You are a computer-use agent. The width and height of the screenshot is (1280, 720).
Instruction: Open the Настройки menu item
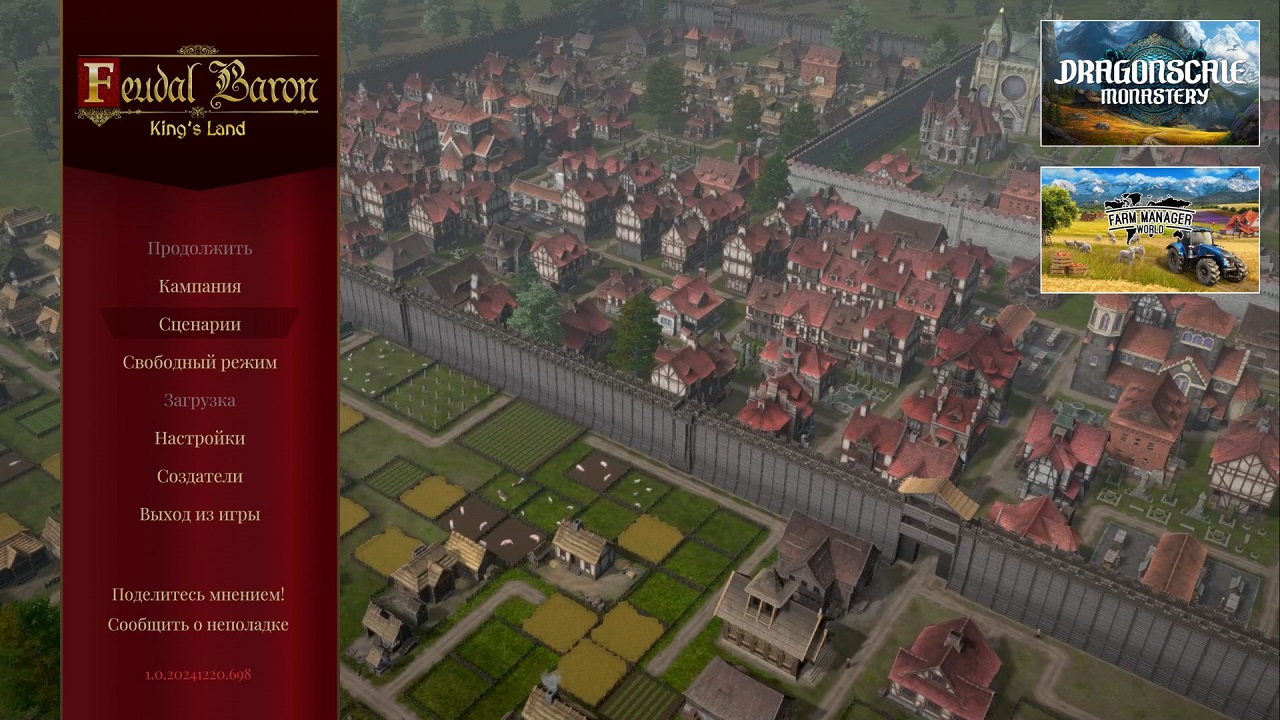(199, 438)
